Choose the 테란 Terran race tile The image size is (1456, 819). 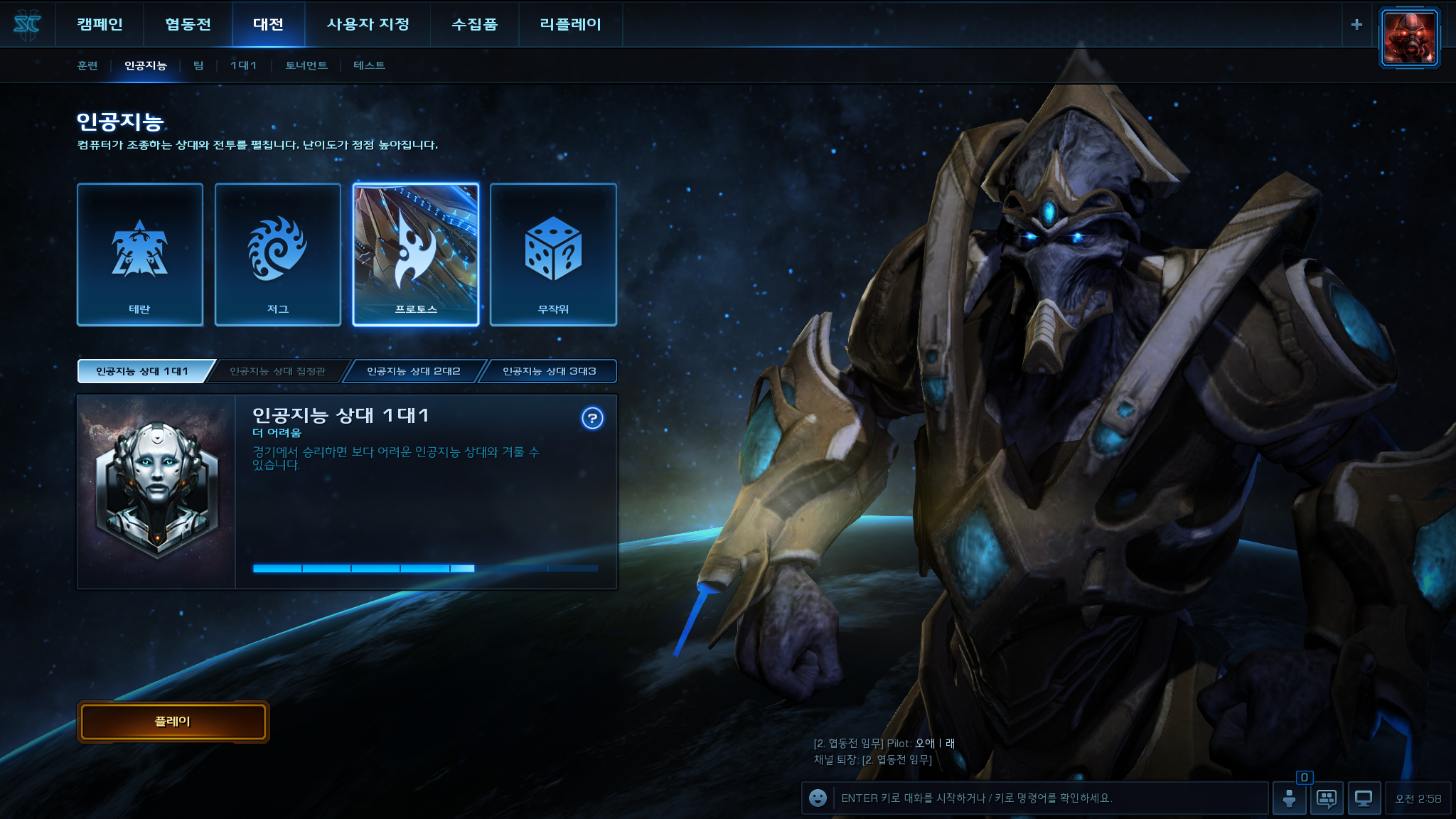pos(140,255)
